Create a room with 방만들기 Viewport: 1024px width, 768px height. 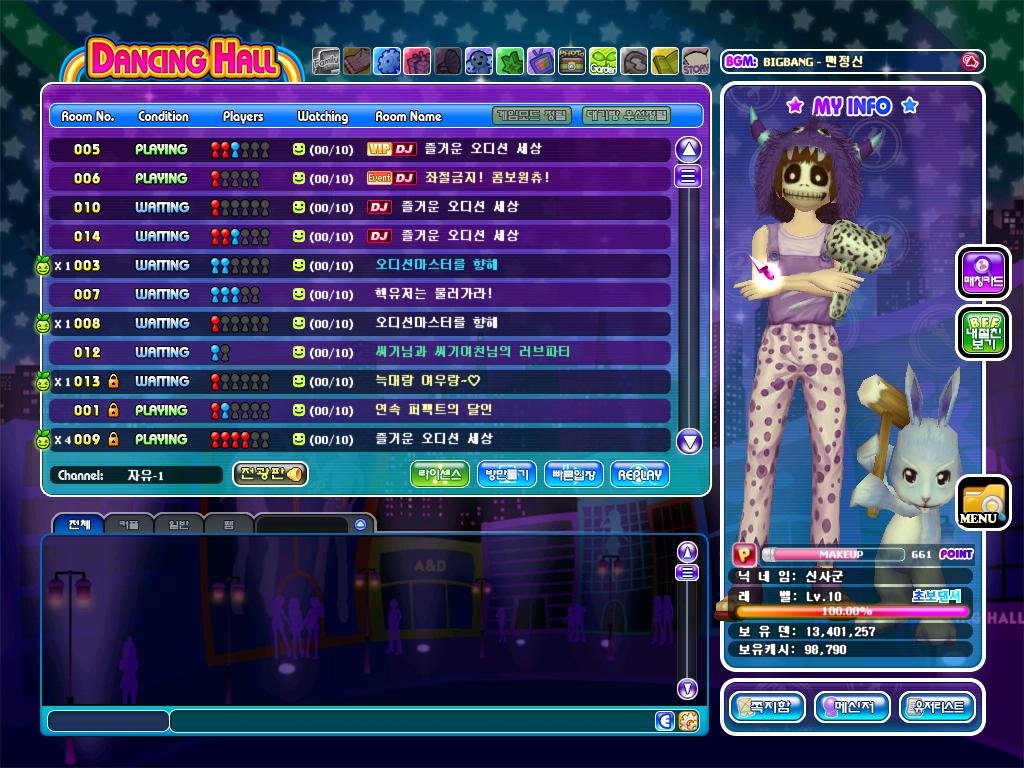pos(507,475)
